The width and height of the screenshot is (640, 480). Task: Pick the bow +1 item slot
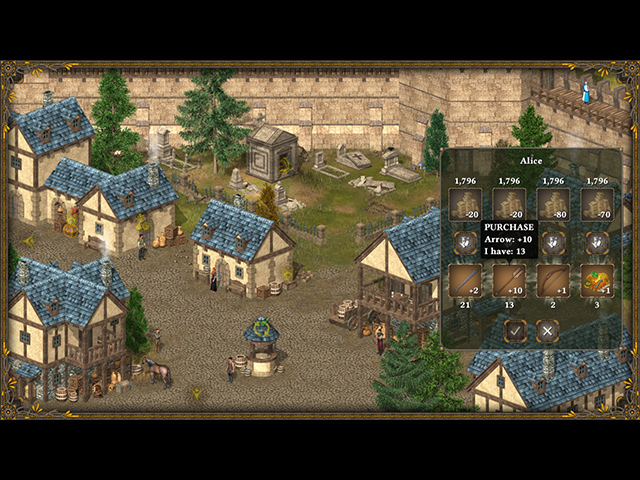553,281
